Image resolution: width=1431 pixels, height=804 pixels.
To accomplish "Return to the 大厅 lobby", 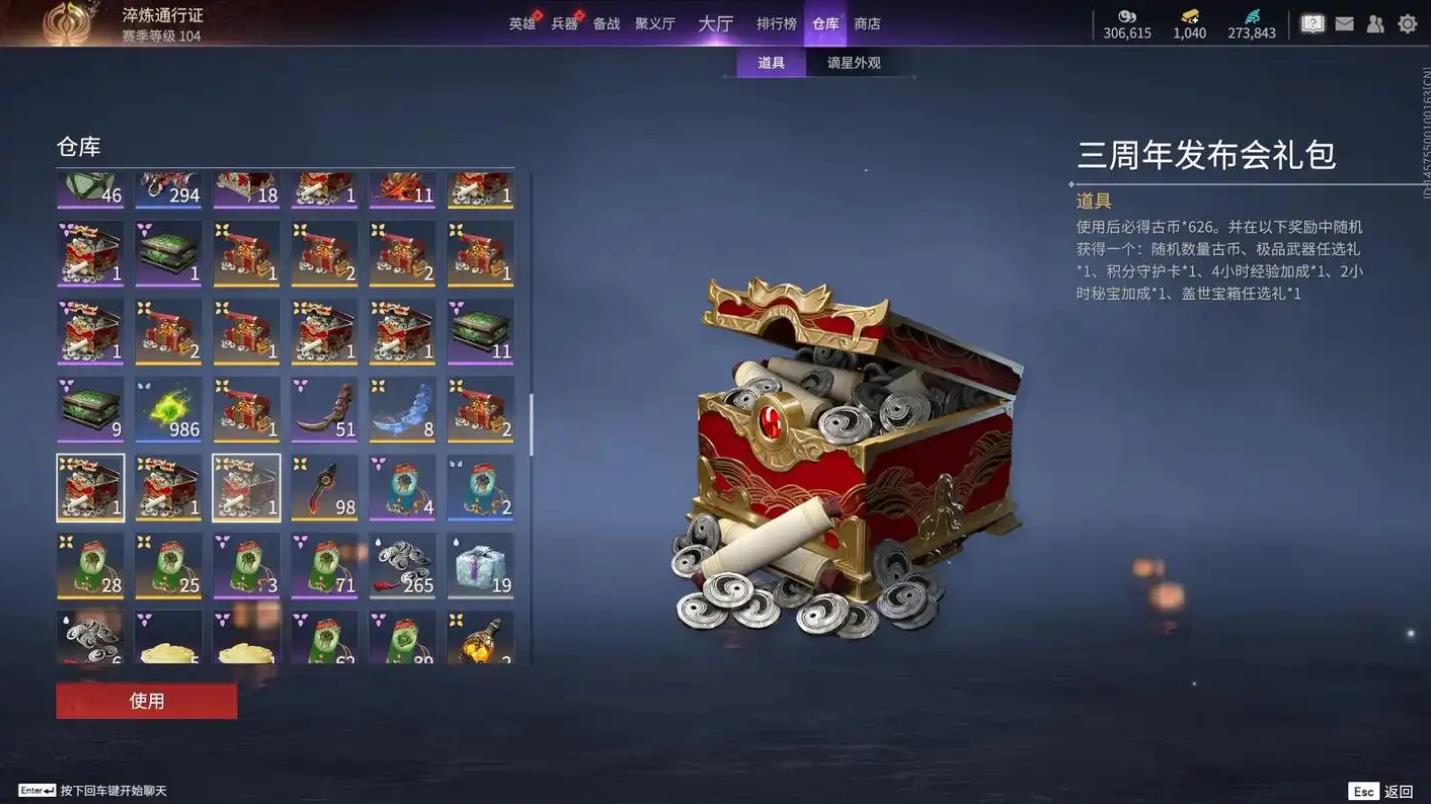I will point(715,24).
